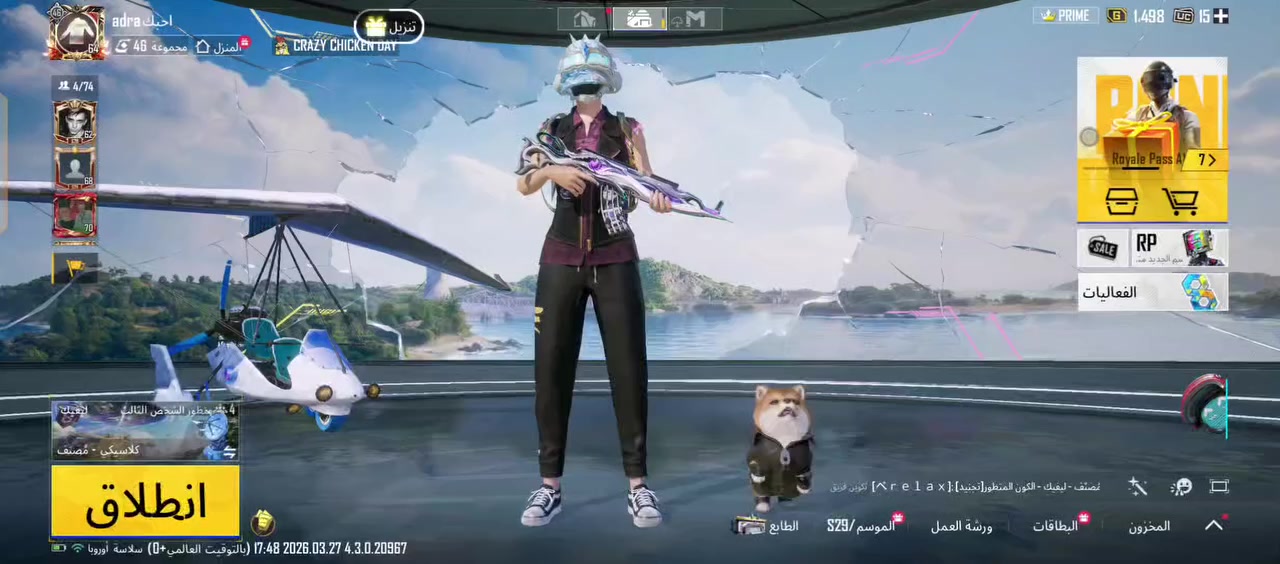
Task: Open the crate box icon
Action: point(1121,201)
